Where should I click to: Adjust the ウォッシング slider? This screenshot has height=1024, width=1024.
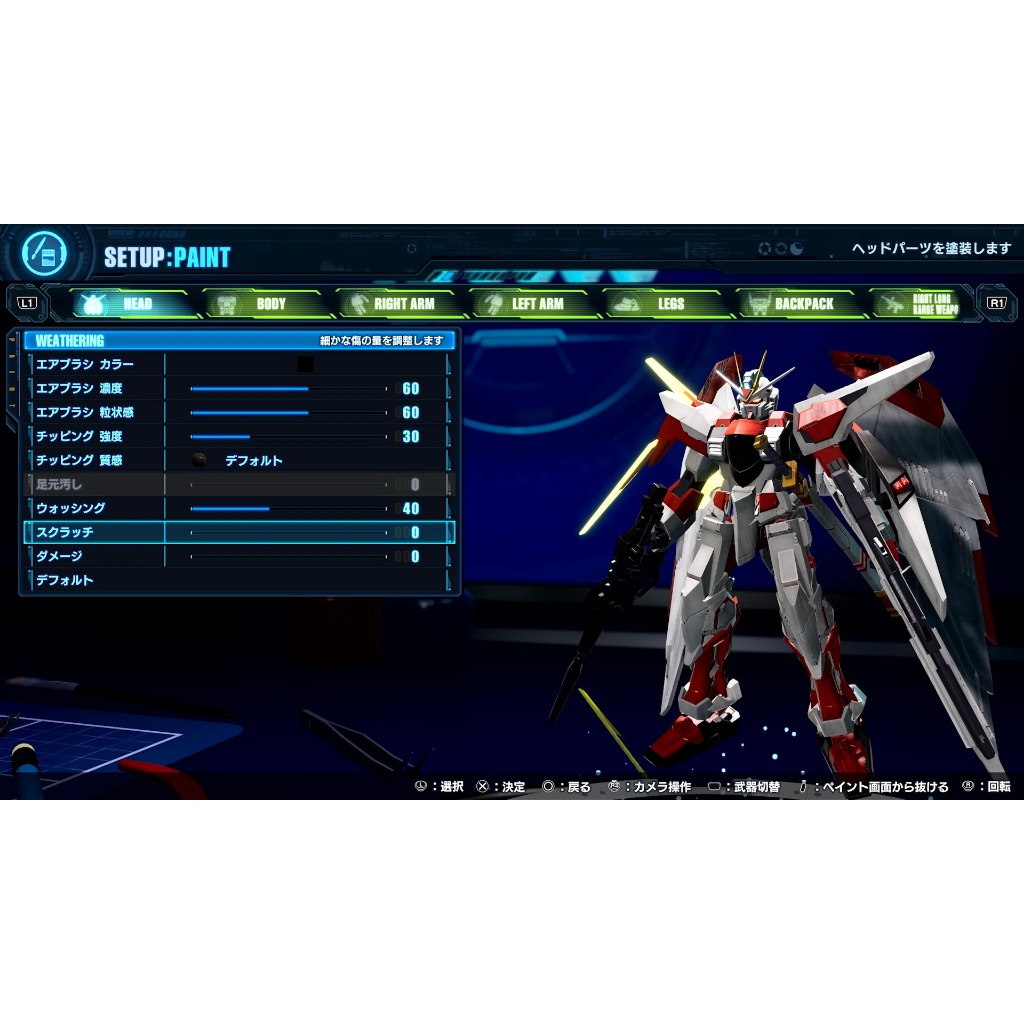point(288,508)
